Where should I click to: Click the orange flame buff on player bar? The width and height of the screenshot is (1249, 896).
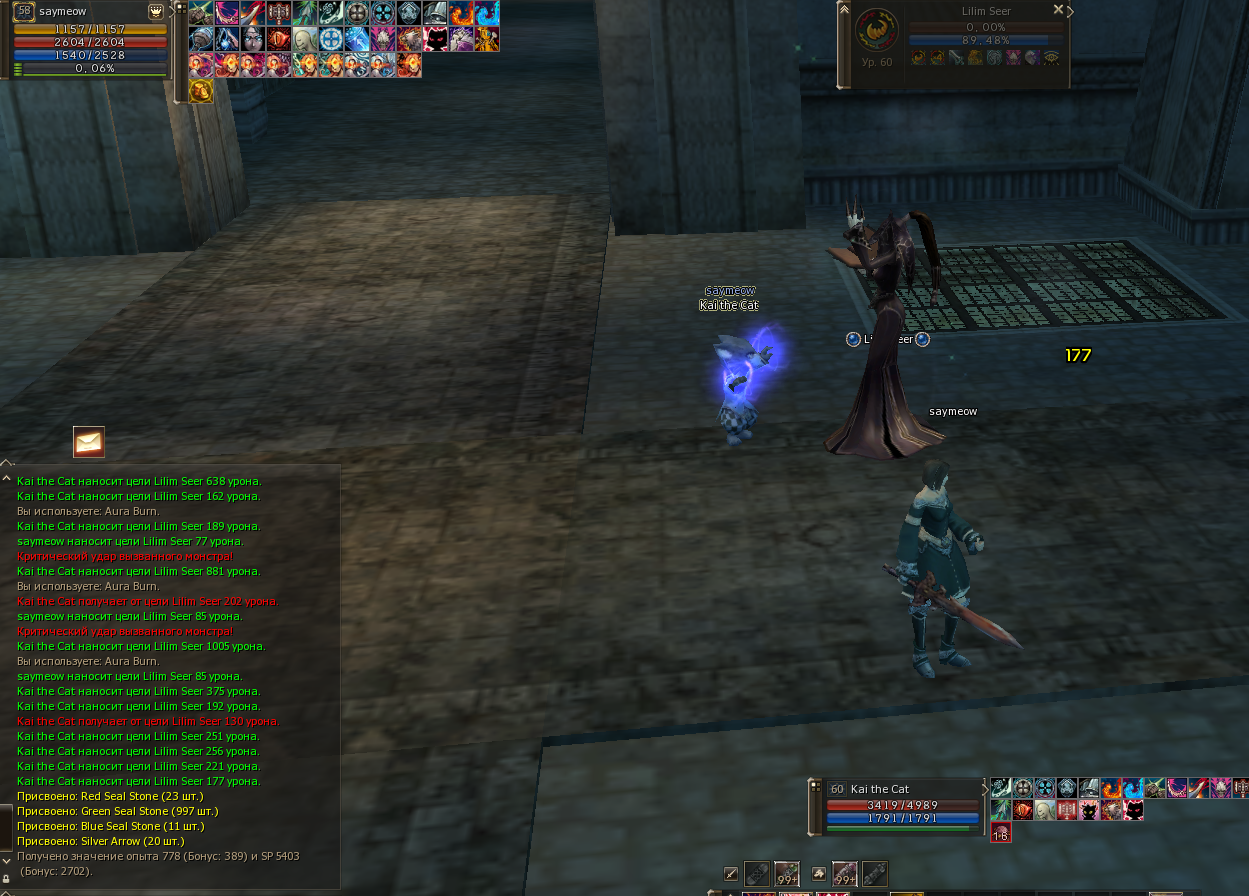point(461,13)
